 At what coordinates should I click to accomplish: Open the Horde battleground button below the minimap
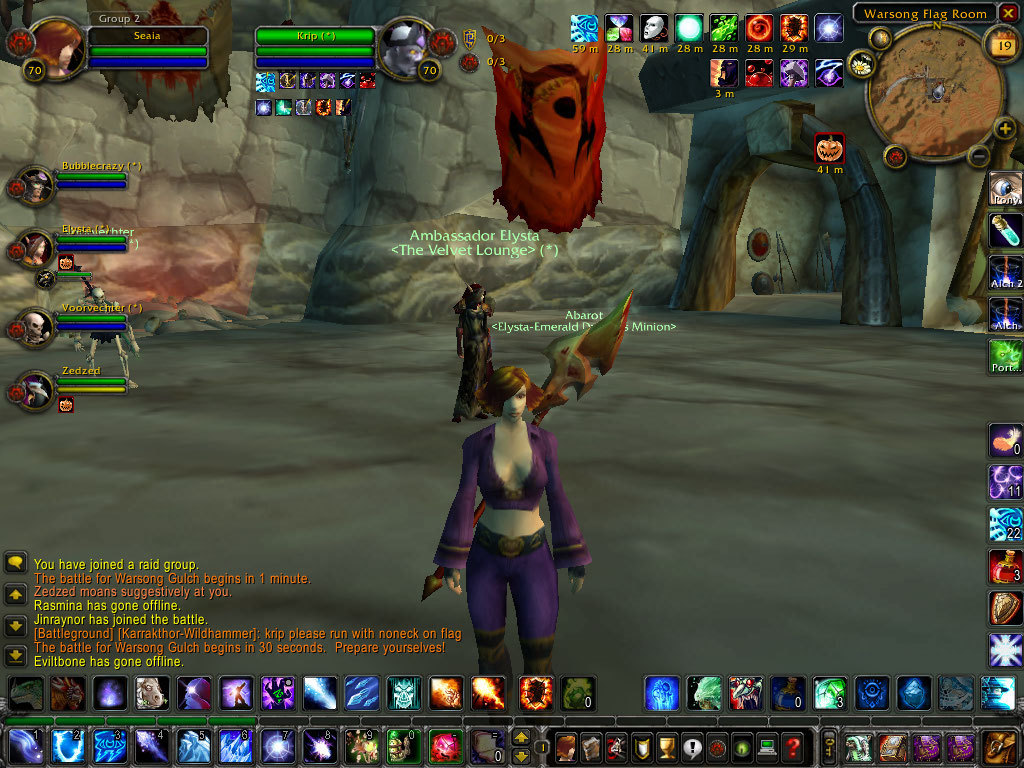(x=895, y=156)
